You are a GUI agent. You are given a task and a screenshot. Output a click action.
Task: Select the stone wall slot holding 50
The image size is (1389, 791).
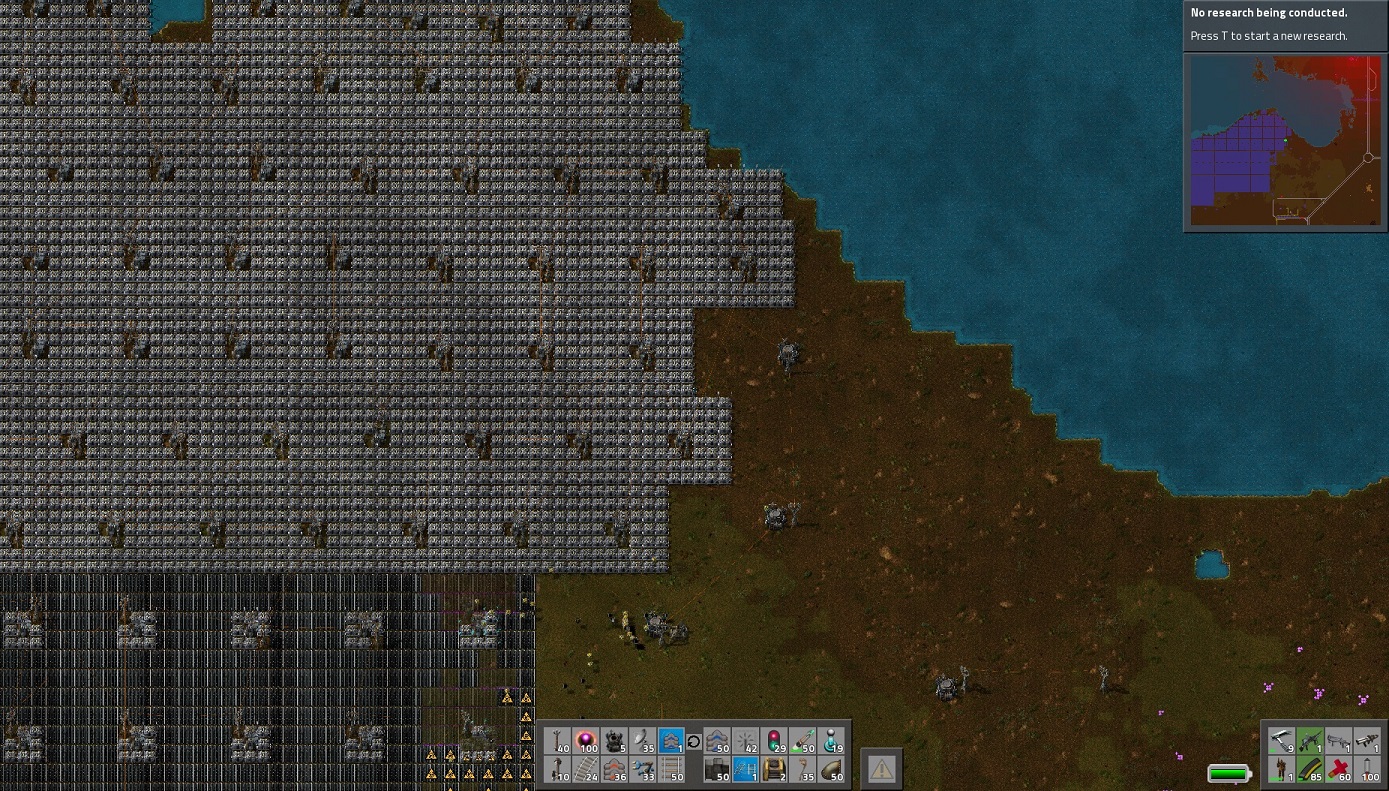[717, 769]
